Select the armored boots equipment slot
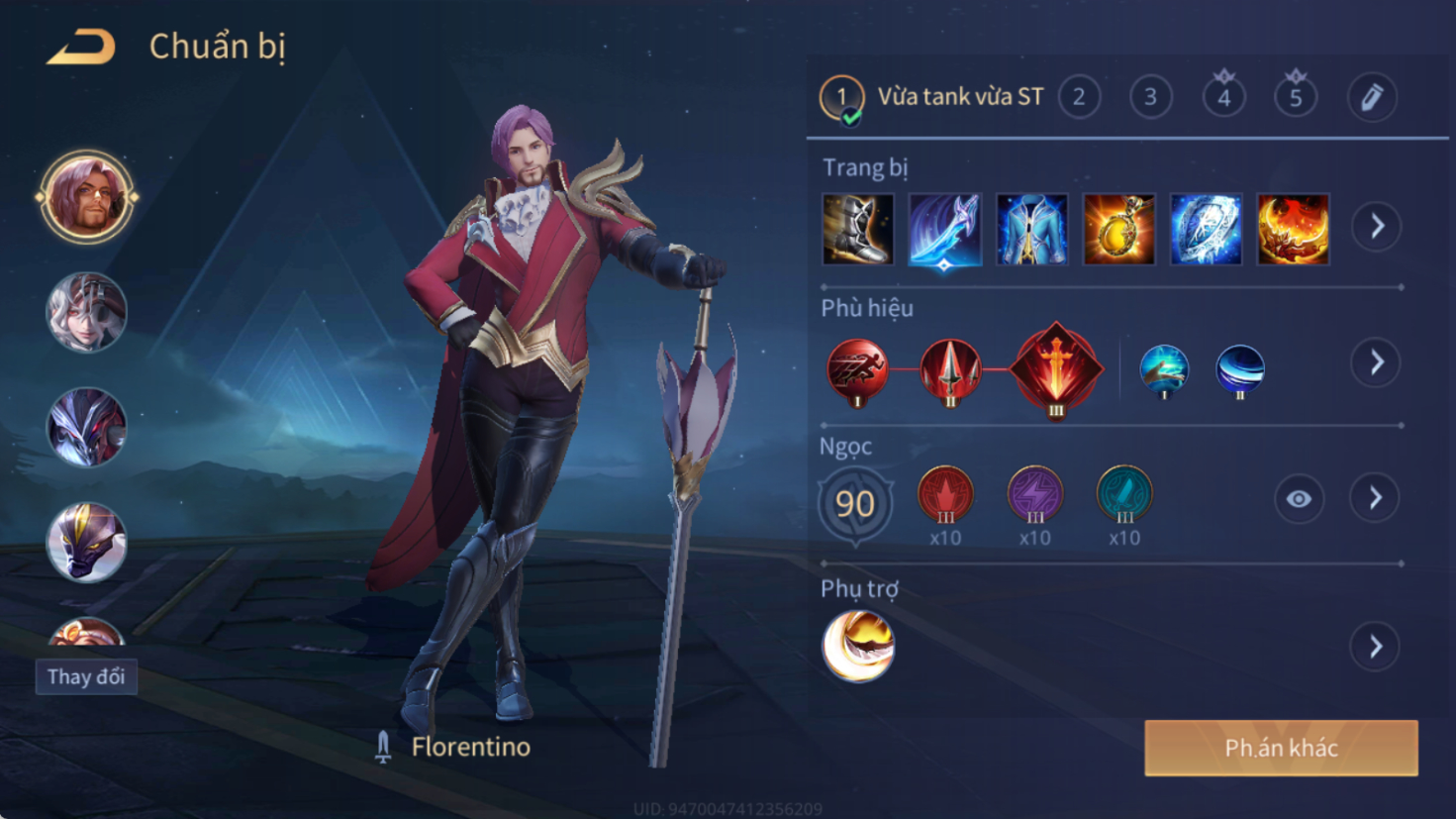Screen dimensions: 1456x819 click(857, 230)
